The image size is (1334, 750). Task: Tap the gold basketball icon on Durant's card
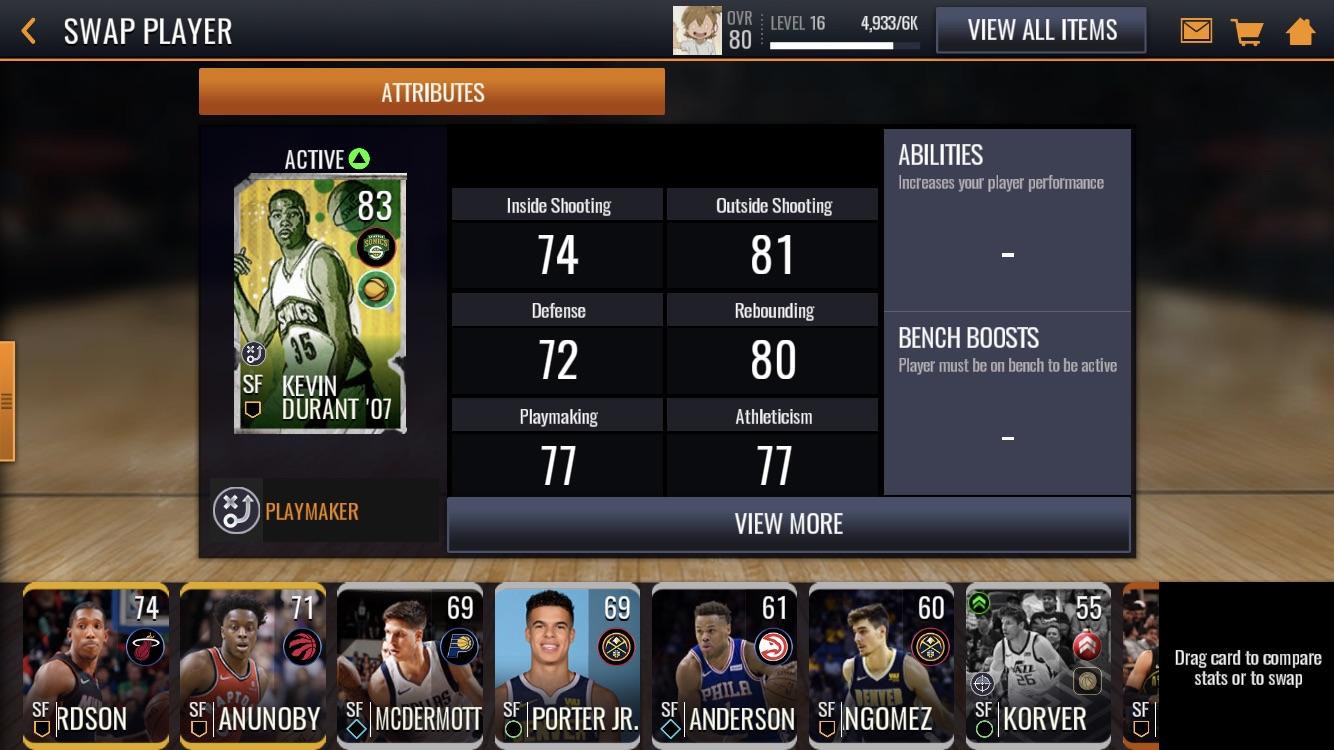point(376,290)
